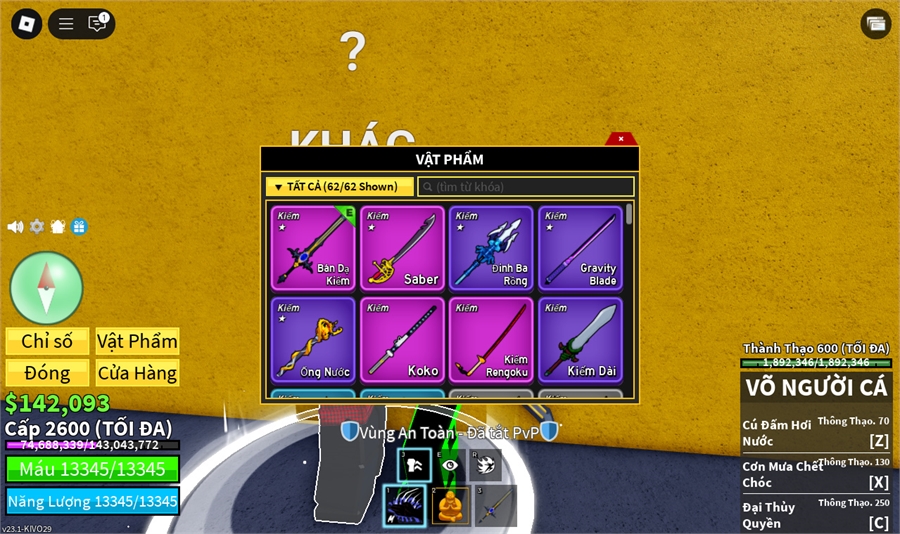Select the Kiếm Dài sword slot

580,339
